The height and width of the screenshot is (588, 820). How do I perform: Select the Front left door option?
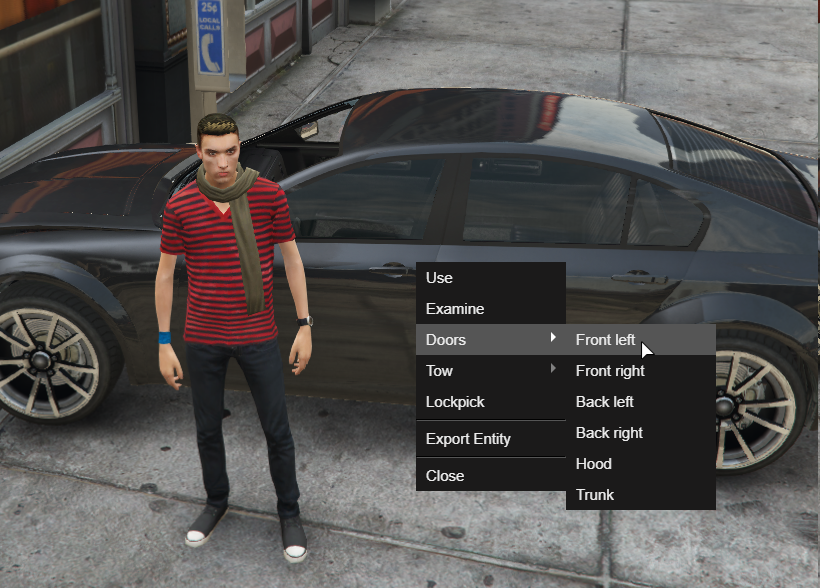pos(605,340)
